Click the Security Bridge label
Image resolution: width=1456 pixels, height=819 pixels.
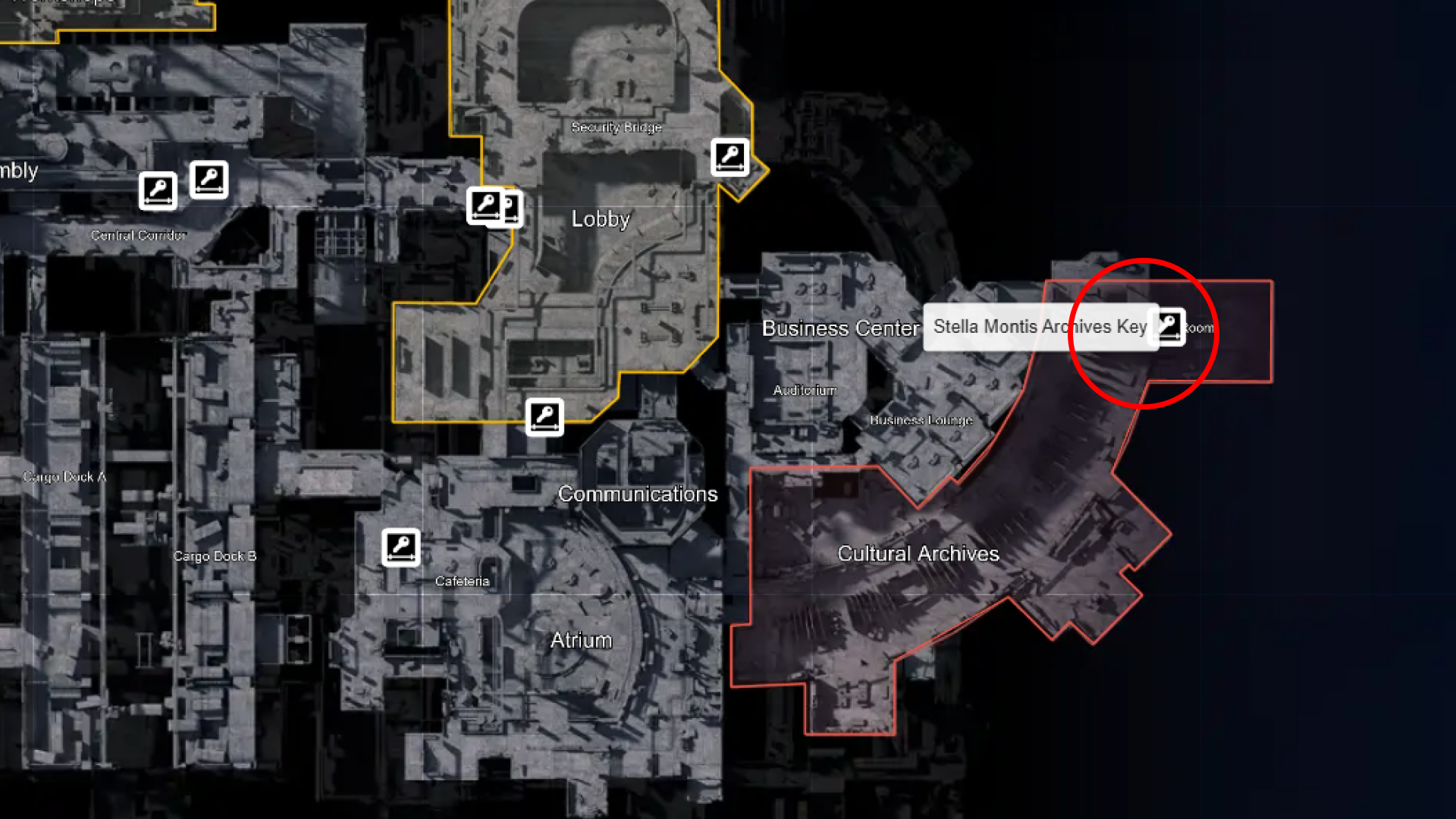tap(617, 127)
